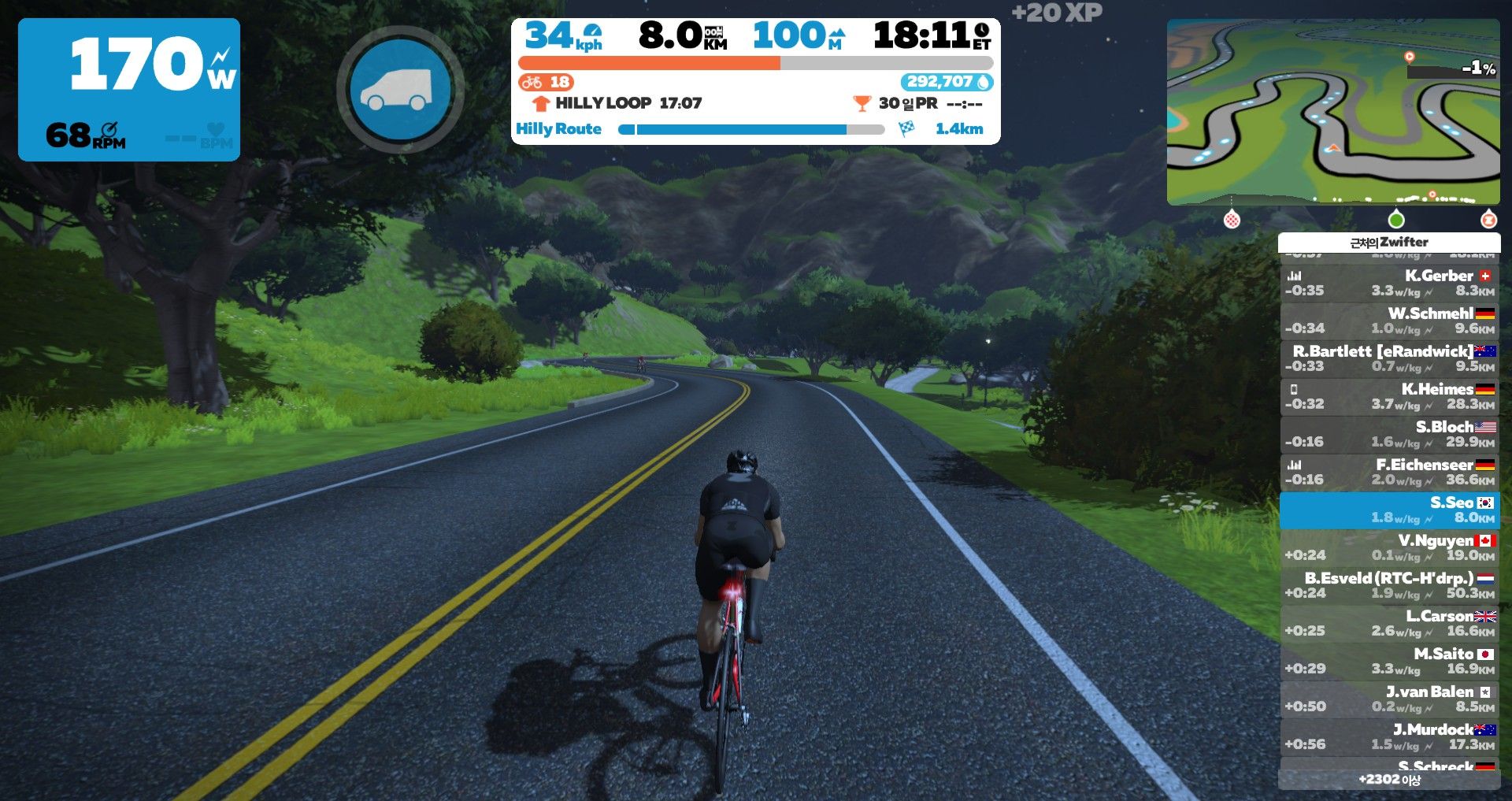Choose R.Bartlett [eRandwick] in rider list
The image size is (1512, 801).
[x=1389, y=358]
